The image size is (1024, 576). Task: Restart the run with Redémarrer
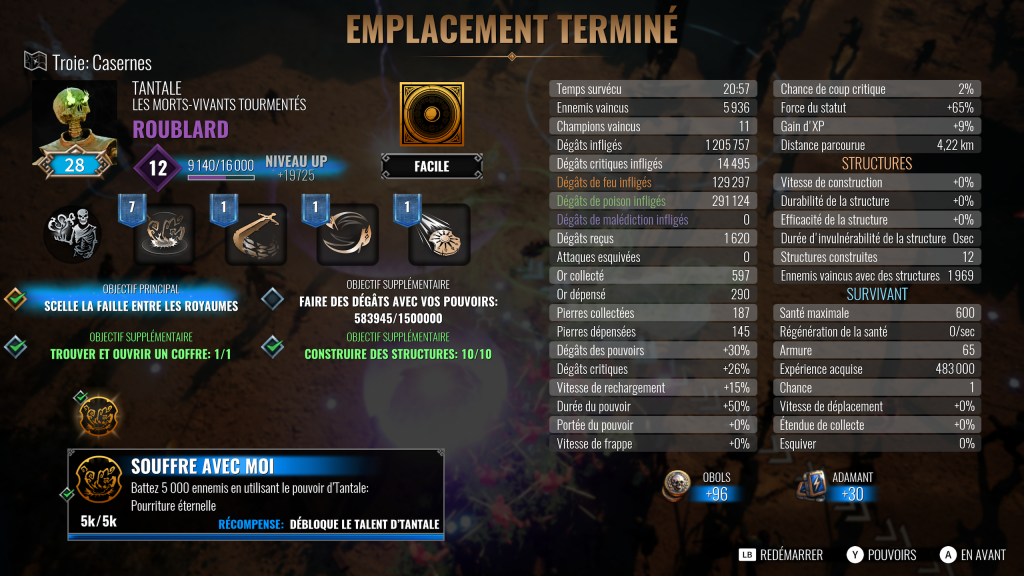[780, 555]
